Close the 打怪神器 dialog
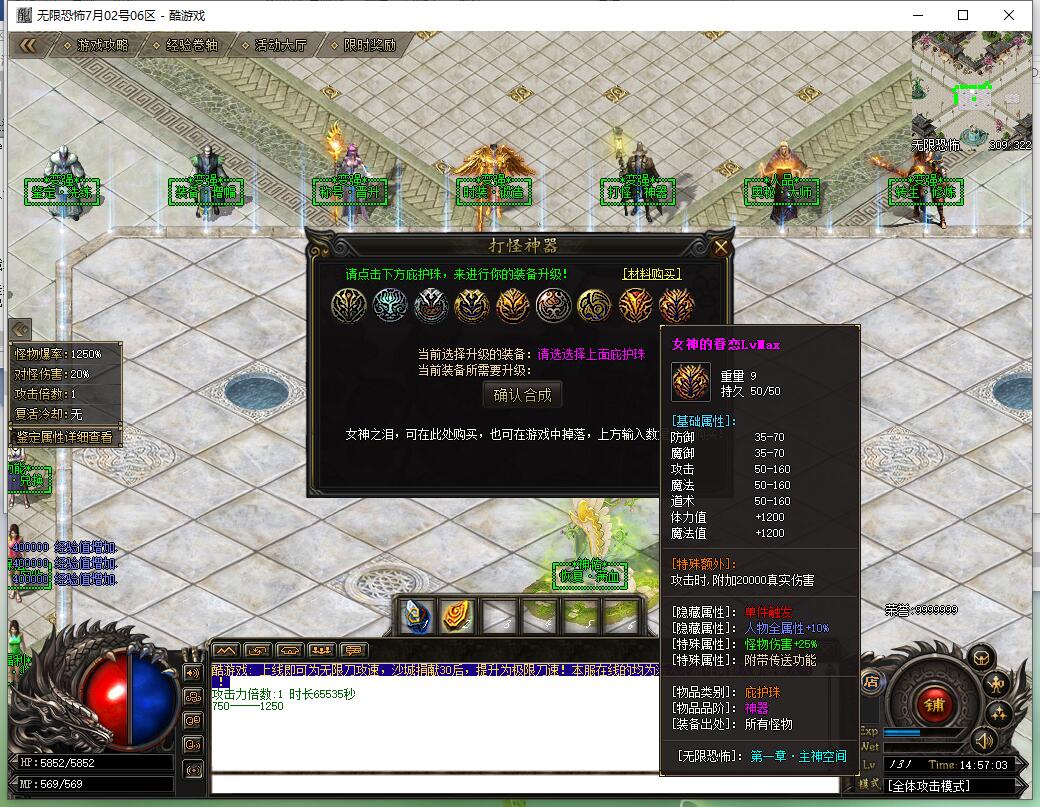Viewport: 1040px width, 807px height. [721, 247]
